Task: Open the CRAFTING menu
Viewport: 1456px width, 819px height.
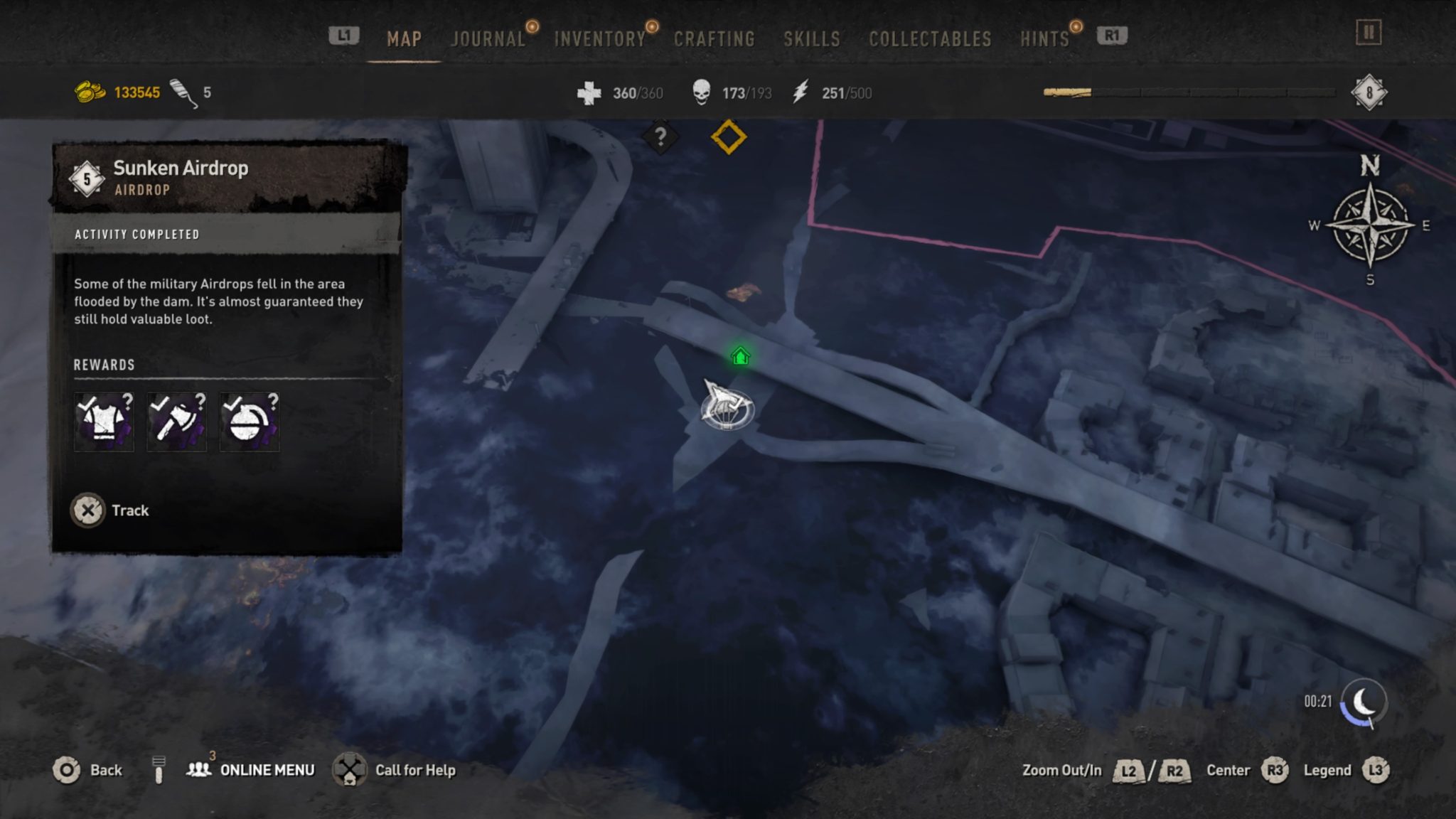Action: [715, 39]
